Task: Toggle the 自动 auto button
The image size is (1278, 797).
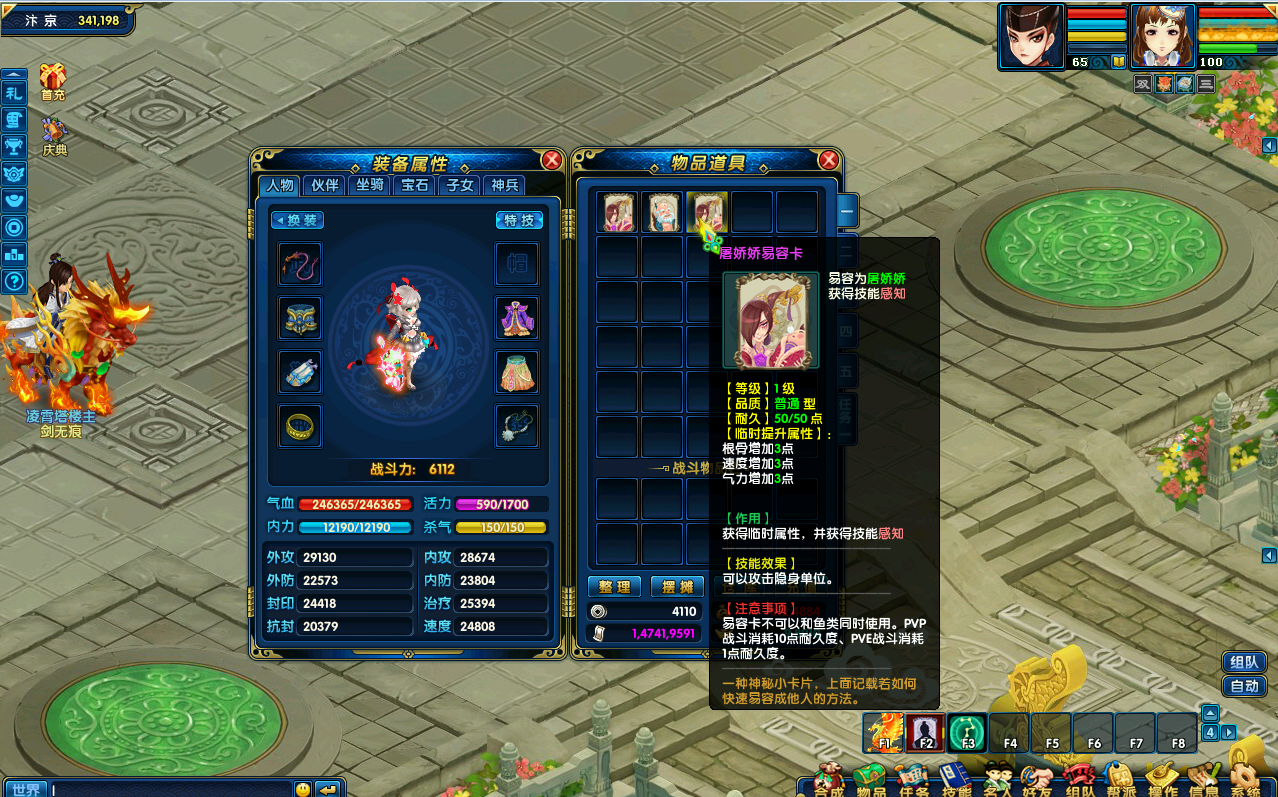Action: tap(1244, 686)
